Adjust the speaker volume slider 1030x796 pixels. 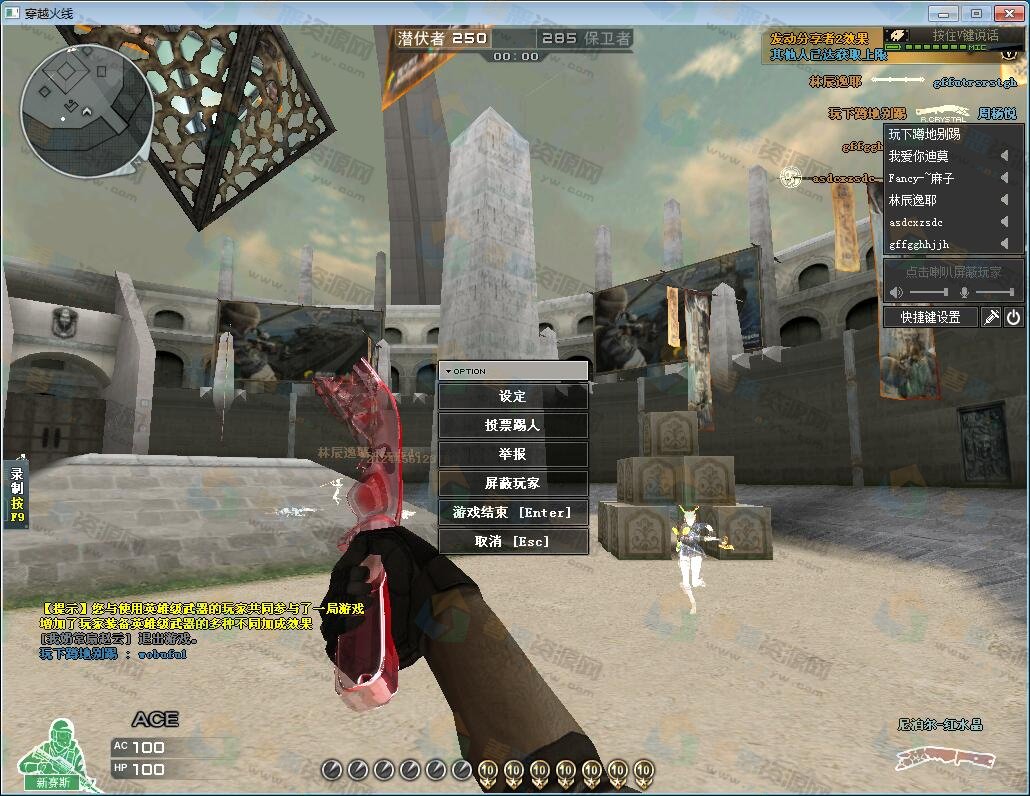[929, 292]
